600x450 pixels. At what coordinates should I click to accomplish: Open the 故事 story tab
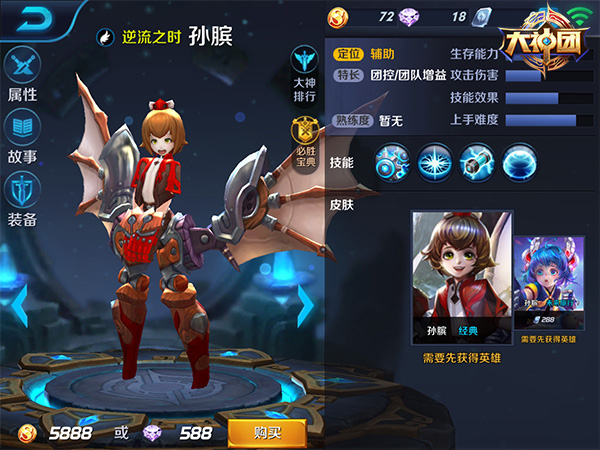22,136
